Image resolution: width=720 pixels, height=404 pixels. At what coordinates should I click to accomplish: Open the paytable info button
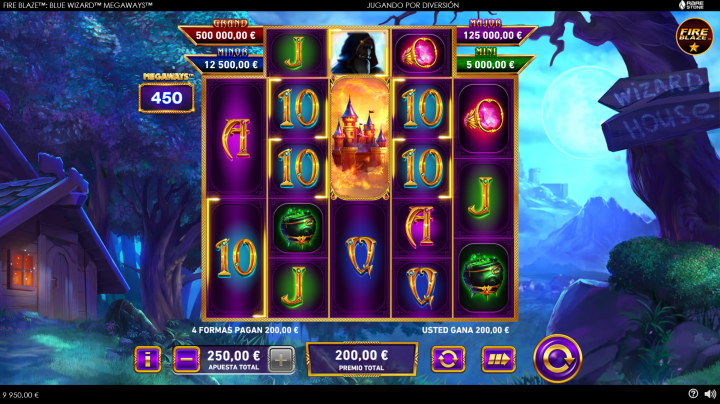[x=148, y=359]
